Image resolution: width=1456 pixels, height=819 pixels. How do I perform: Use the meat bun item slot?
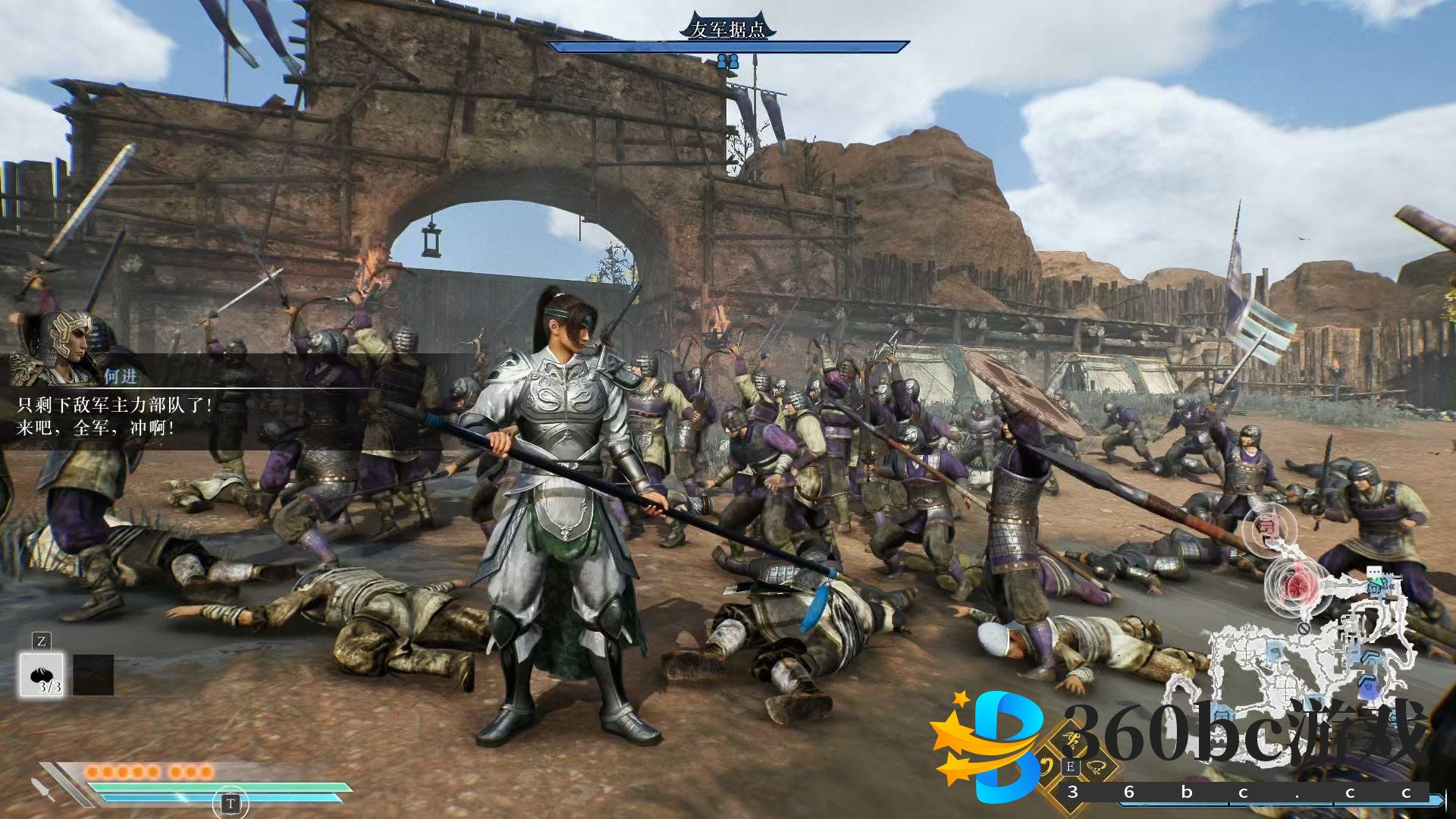[42, 674]
